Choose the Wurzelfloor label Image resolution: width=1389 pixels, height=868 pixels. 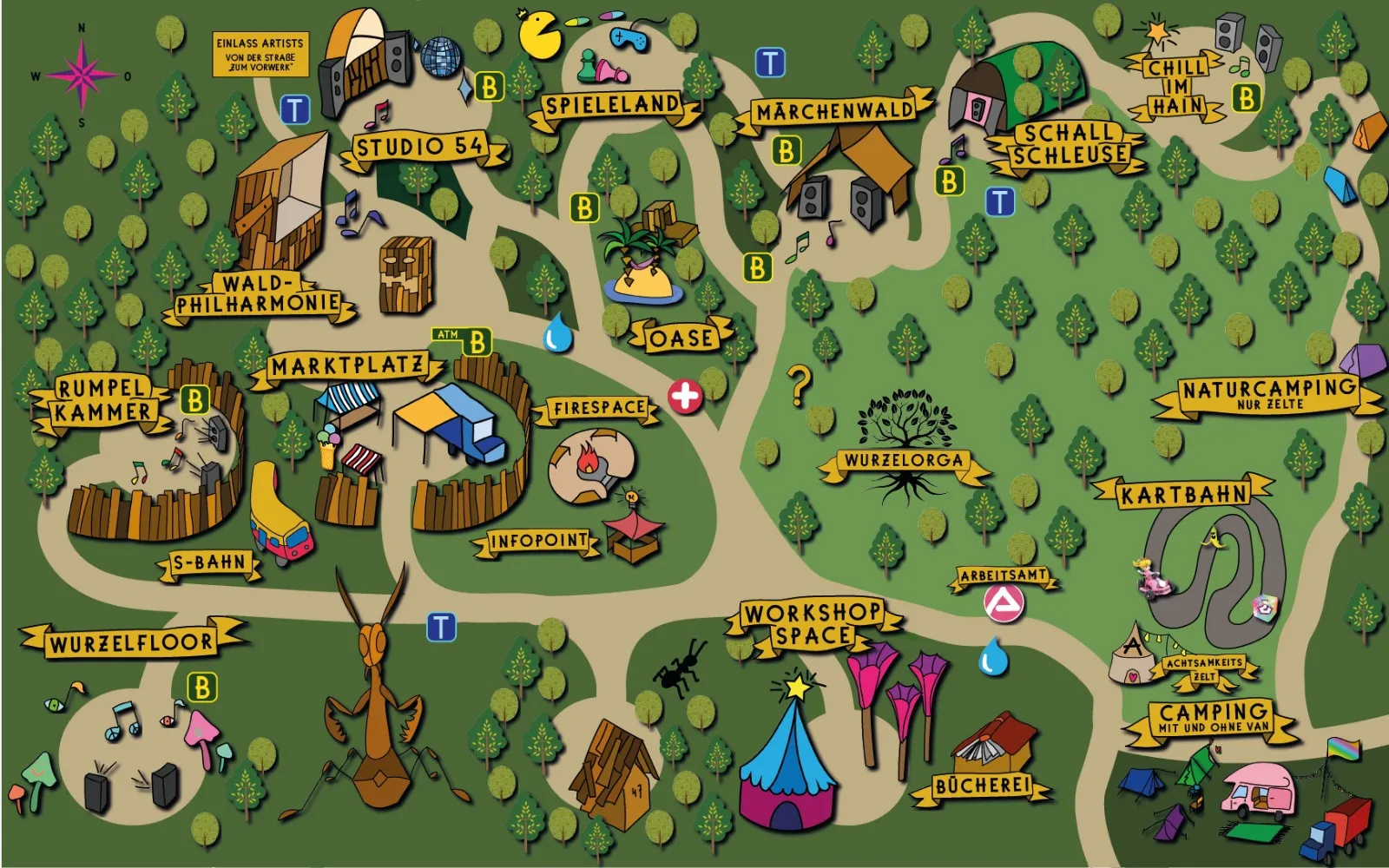pyautogui.click(x=130, y=643)
